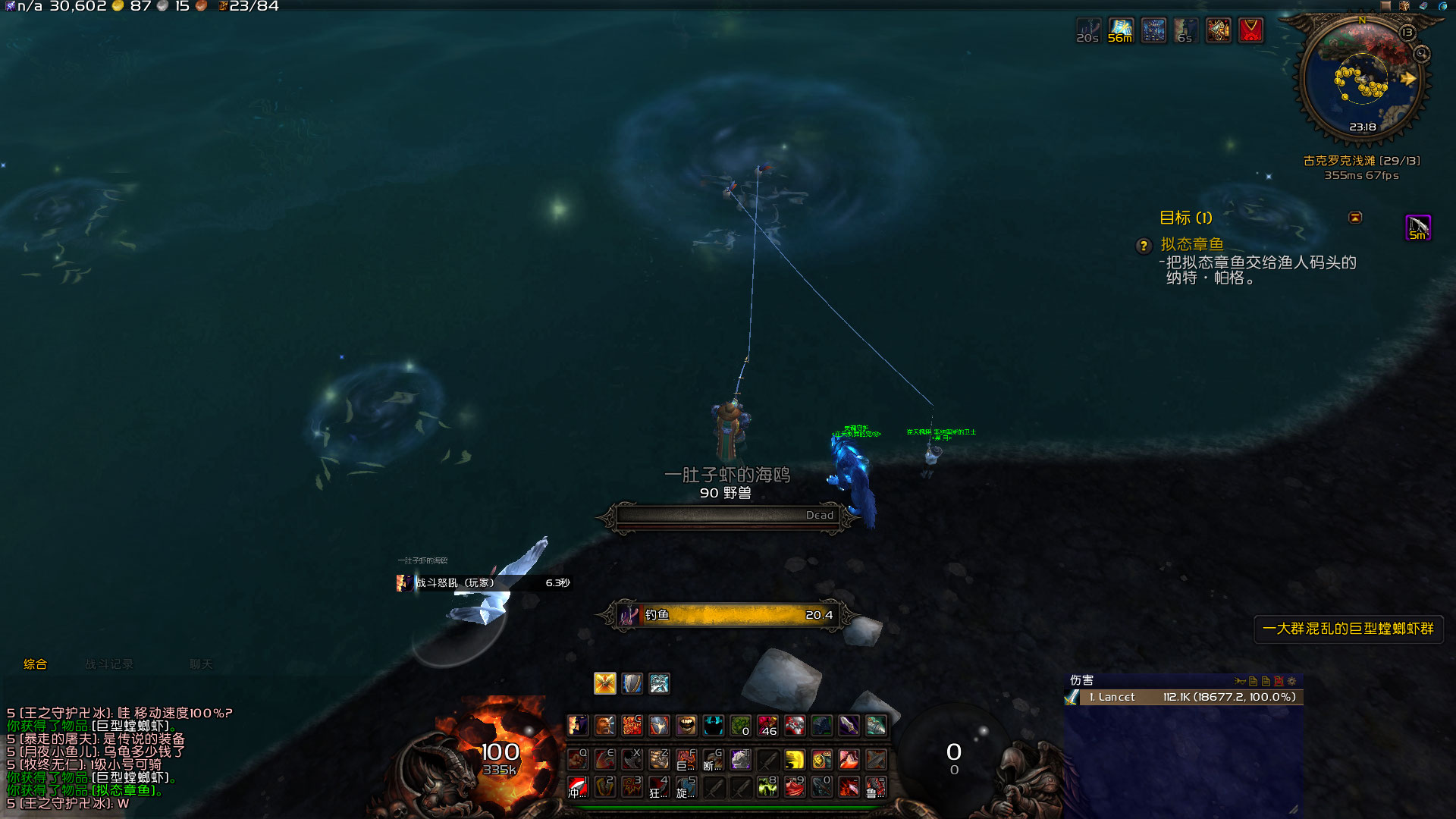This screenshot has height=819, width=1456.
Task: Collapse the 目标 objective tracker
Action: pos(1355,218)
